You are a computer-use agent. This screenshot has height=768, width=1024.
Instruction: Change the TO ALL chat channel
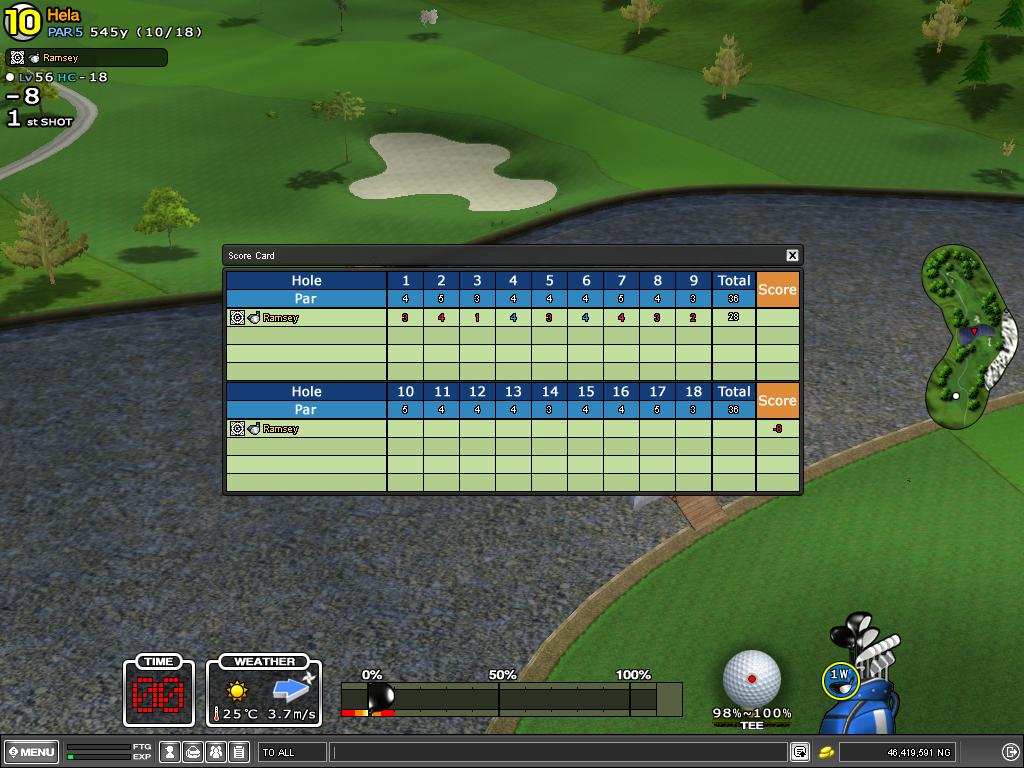292,752
